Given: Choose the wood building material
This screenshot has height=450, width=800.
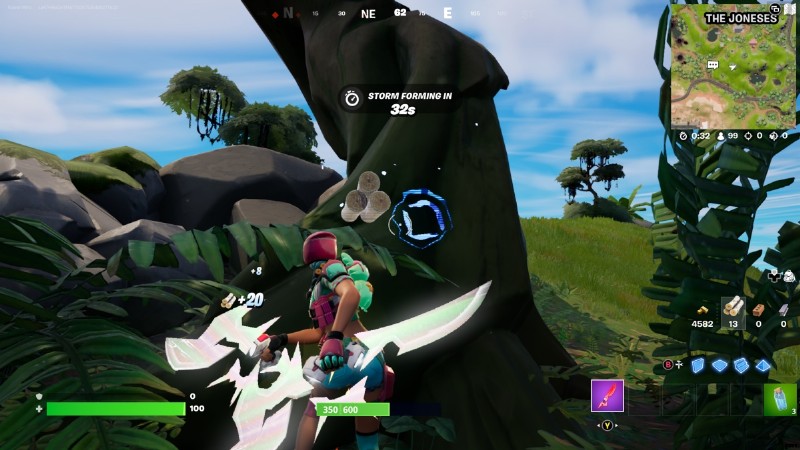Looking at the screenshot, I should click(733, 307).
